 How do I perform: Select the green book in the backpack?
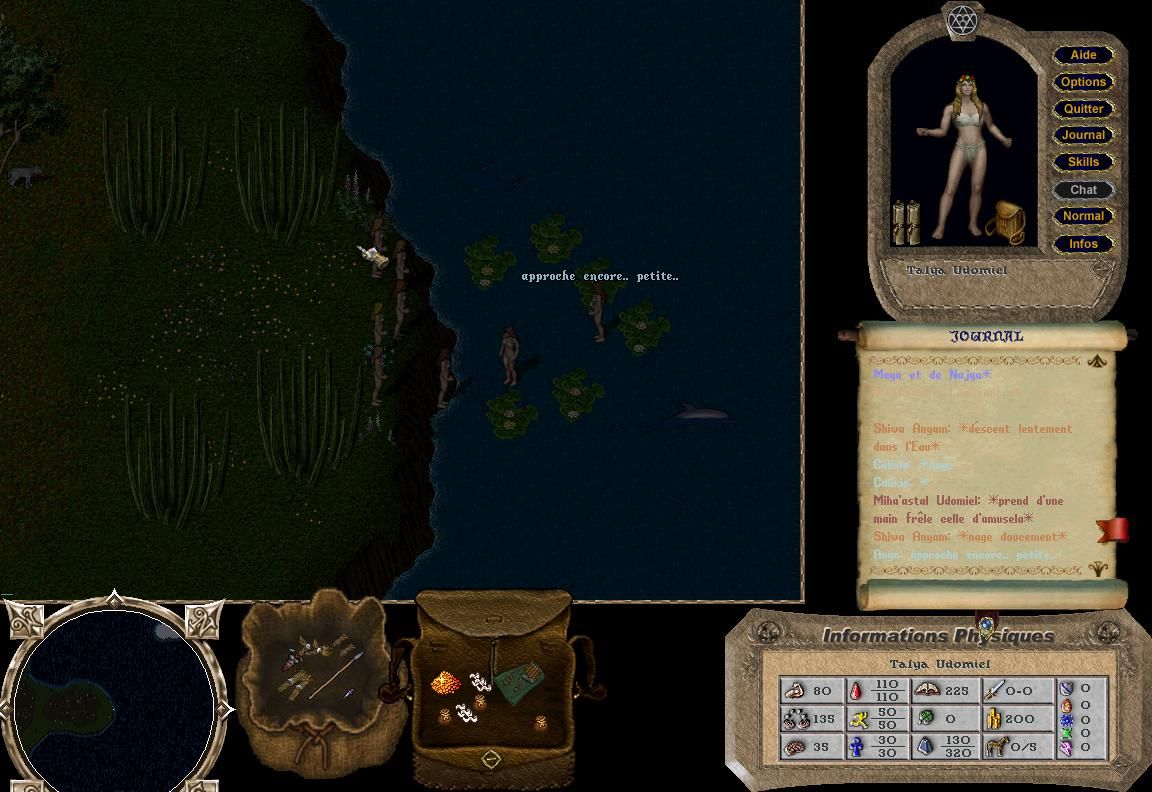519,682
